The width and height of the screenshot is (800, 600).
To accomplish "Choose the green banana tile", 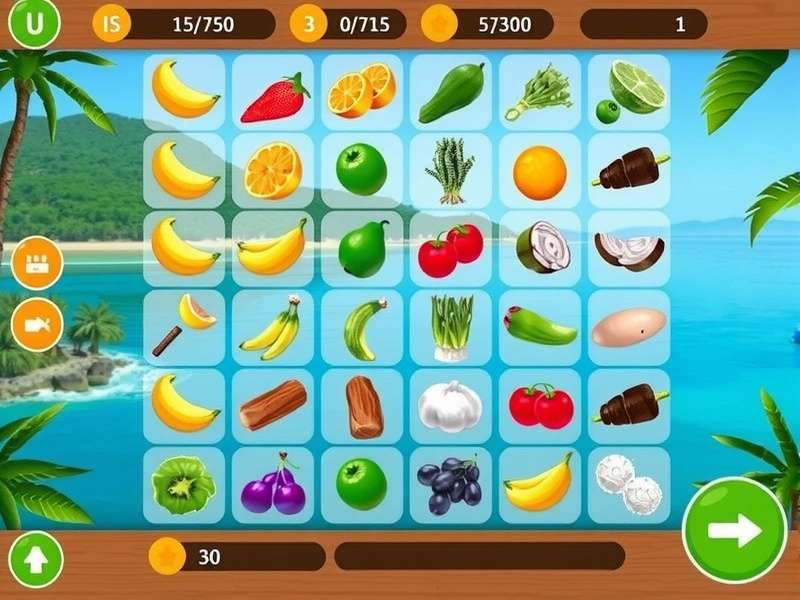I will click(x=362, y=326).
